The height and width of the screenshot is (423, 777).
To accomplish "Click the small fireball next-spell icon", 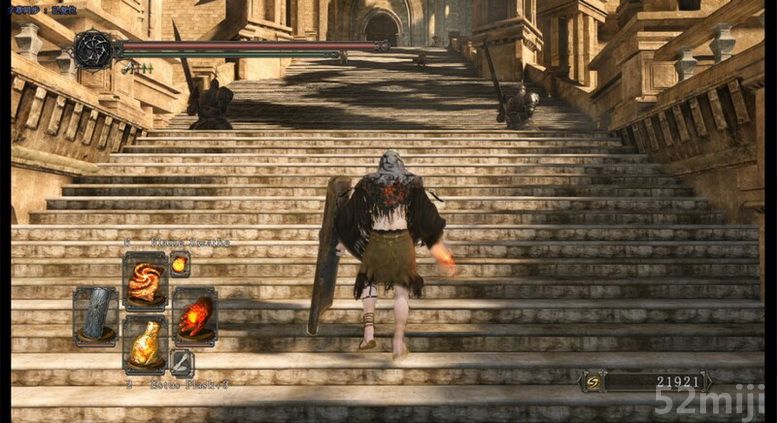I will 179,264.
